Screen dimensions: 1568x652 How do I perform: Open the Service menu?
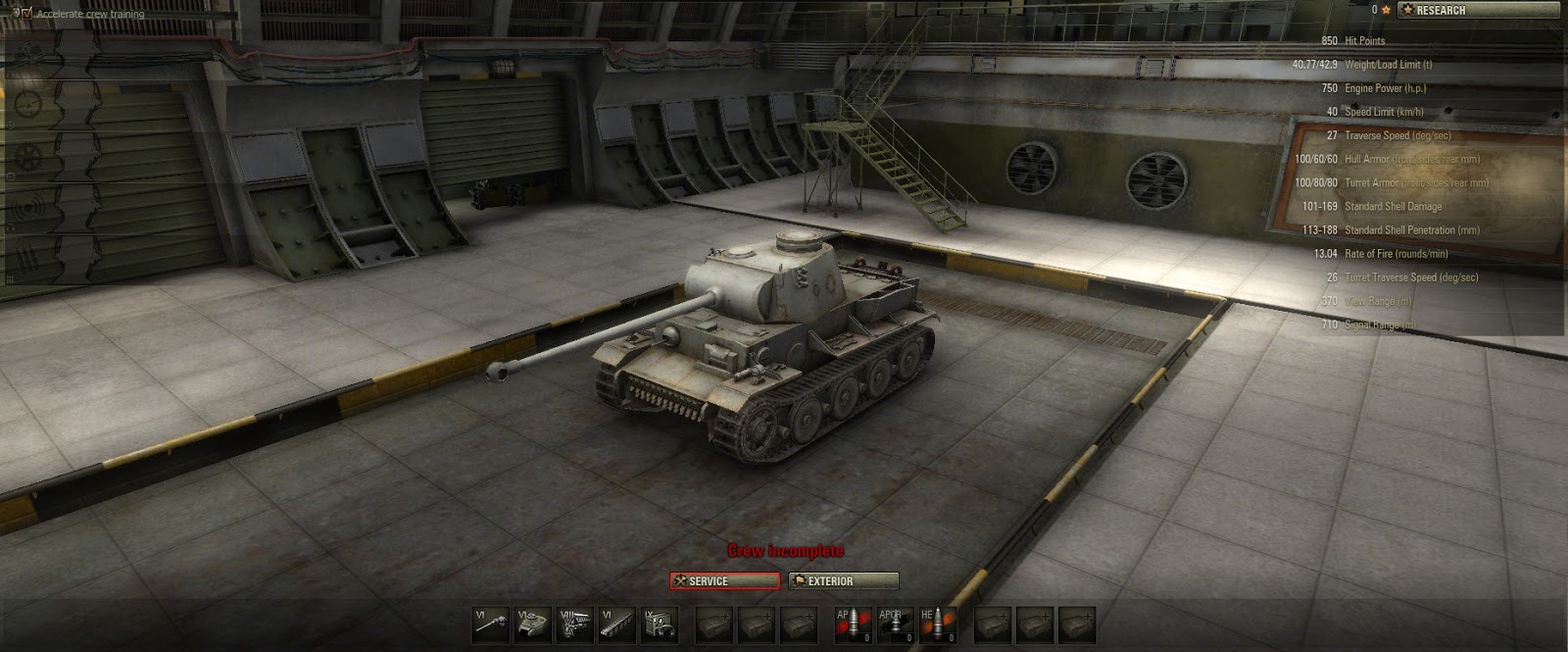click(x=725, y=581)
